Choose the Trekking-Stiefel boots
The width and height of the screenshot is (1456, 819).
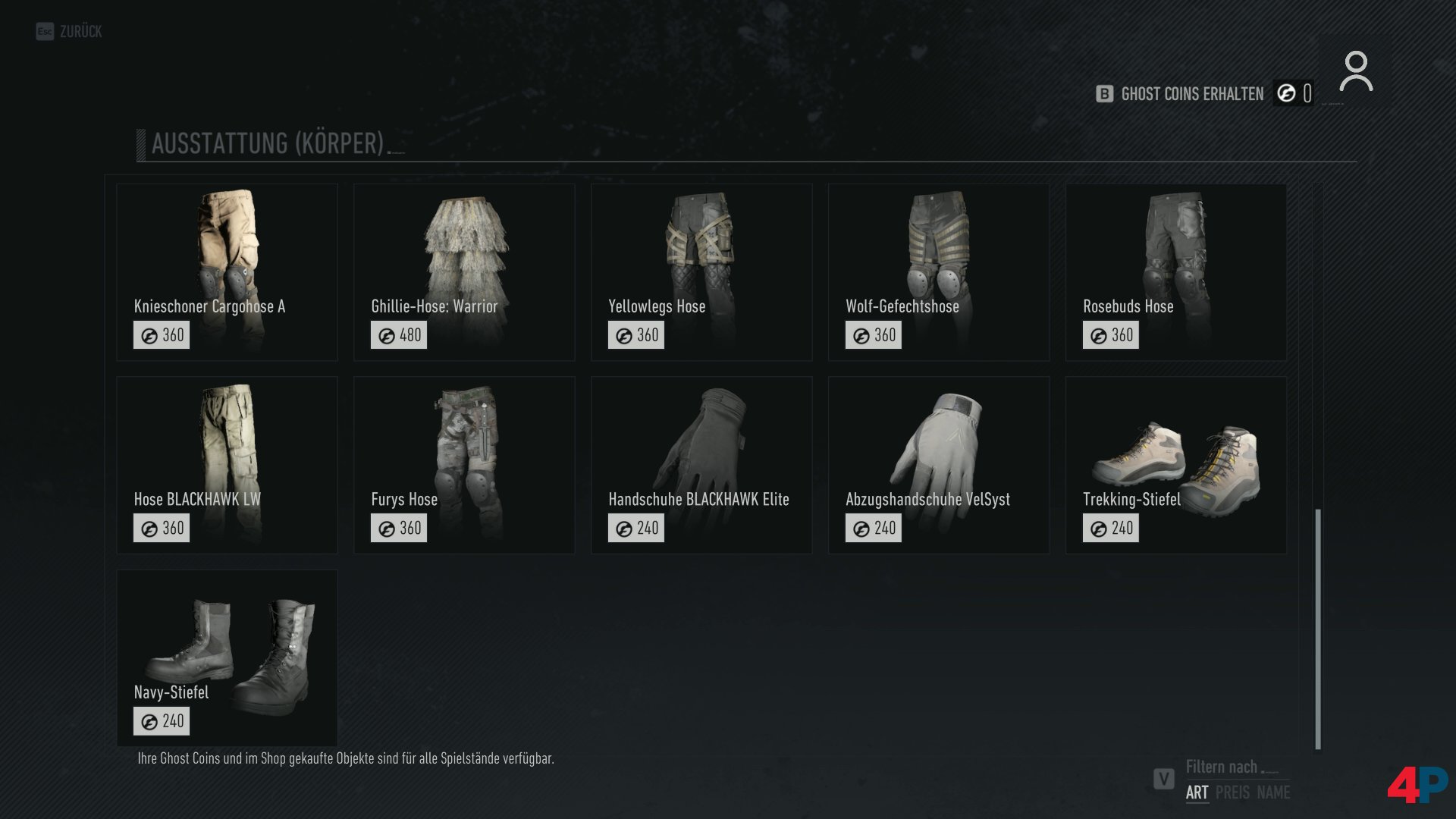point(1176,465)
